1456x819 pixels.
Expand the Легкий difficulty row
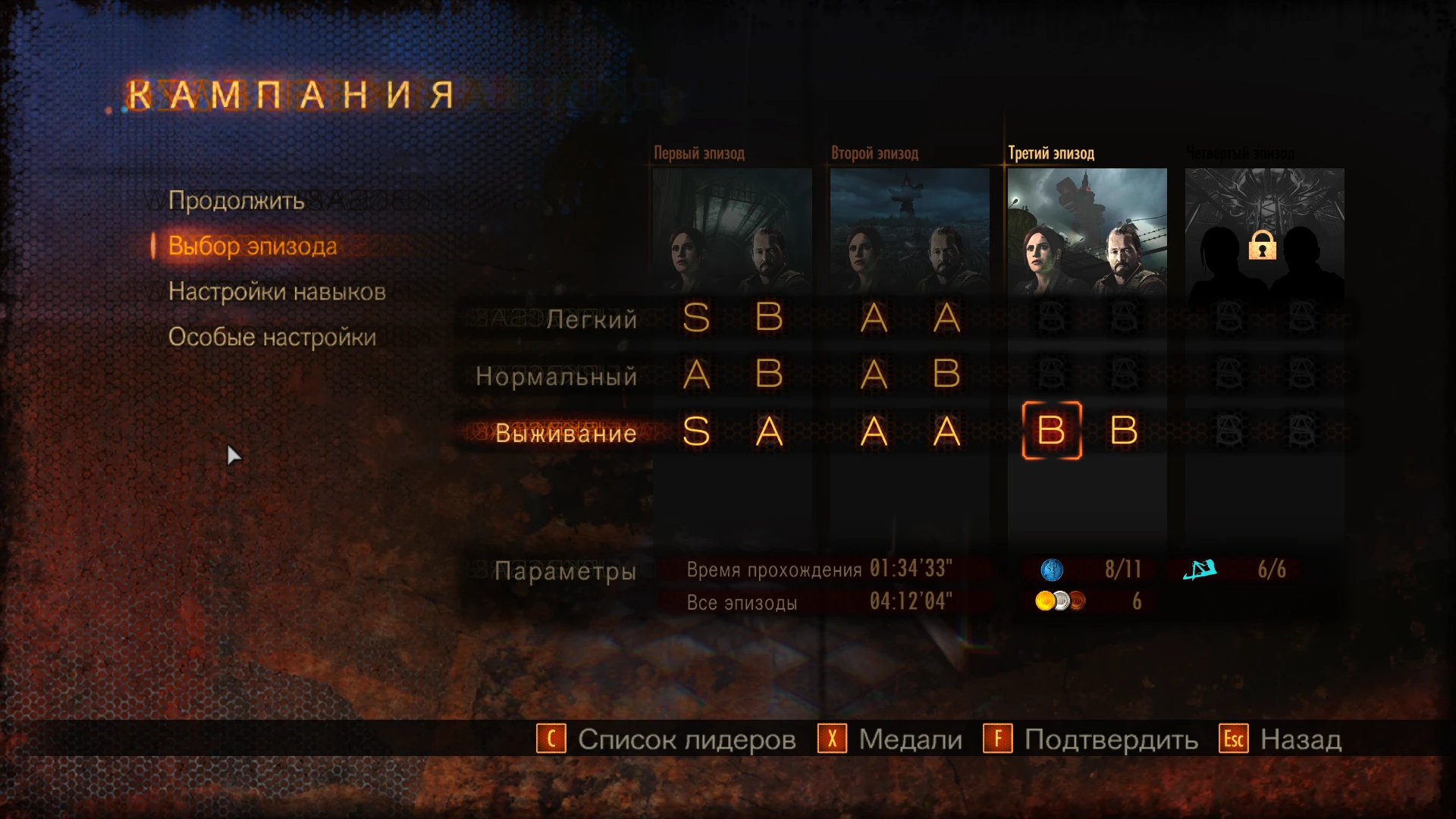[592, 320]
